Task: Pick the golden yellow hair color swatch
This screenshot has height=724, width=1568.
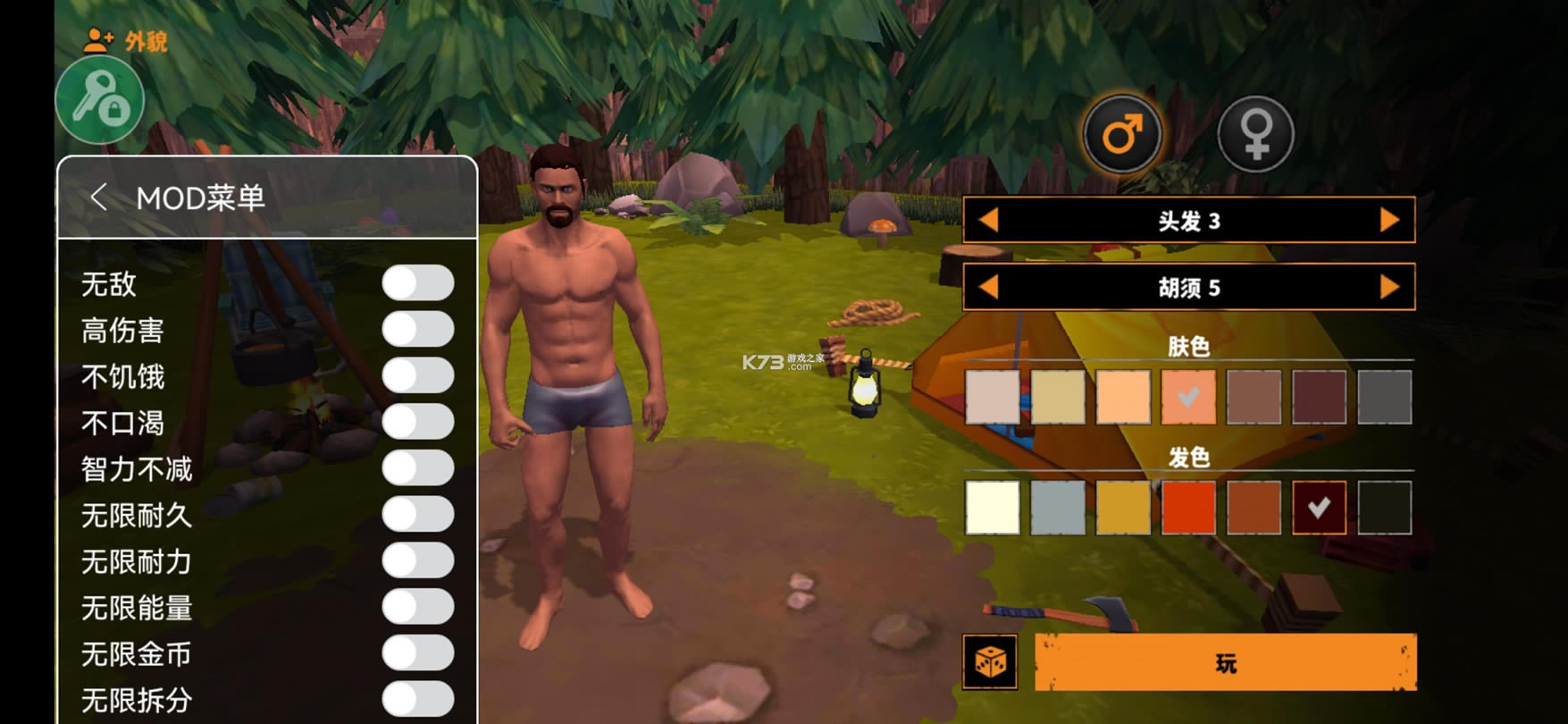Action: [1123, 508]
